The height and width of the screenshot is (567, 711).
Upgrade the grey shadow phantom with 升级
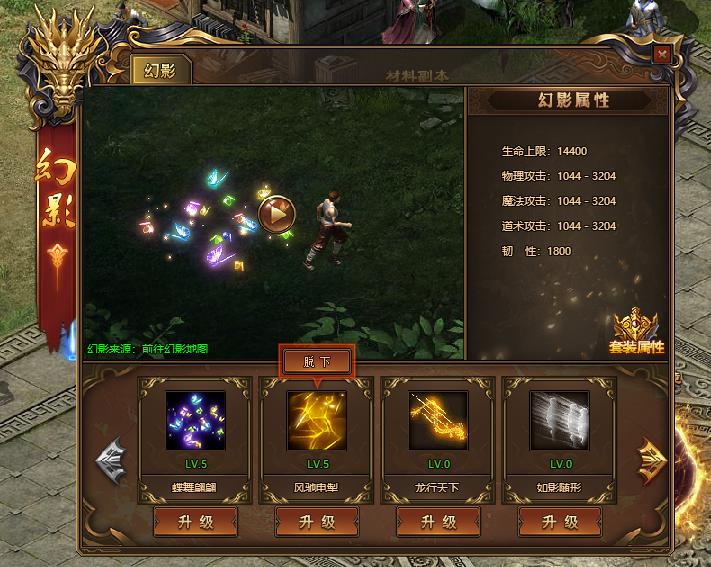(x=560, y=521)
